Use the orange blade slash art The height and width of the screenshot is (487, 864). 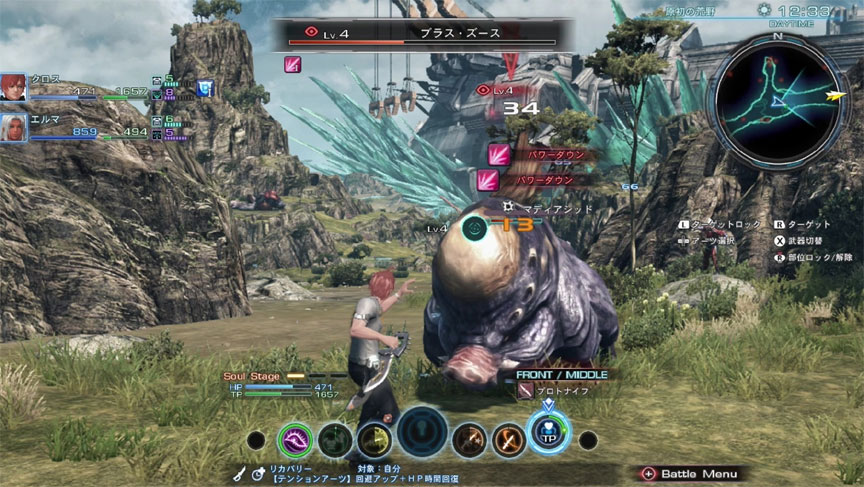[468, 439]
